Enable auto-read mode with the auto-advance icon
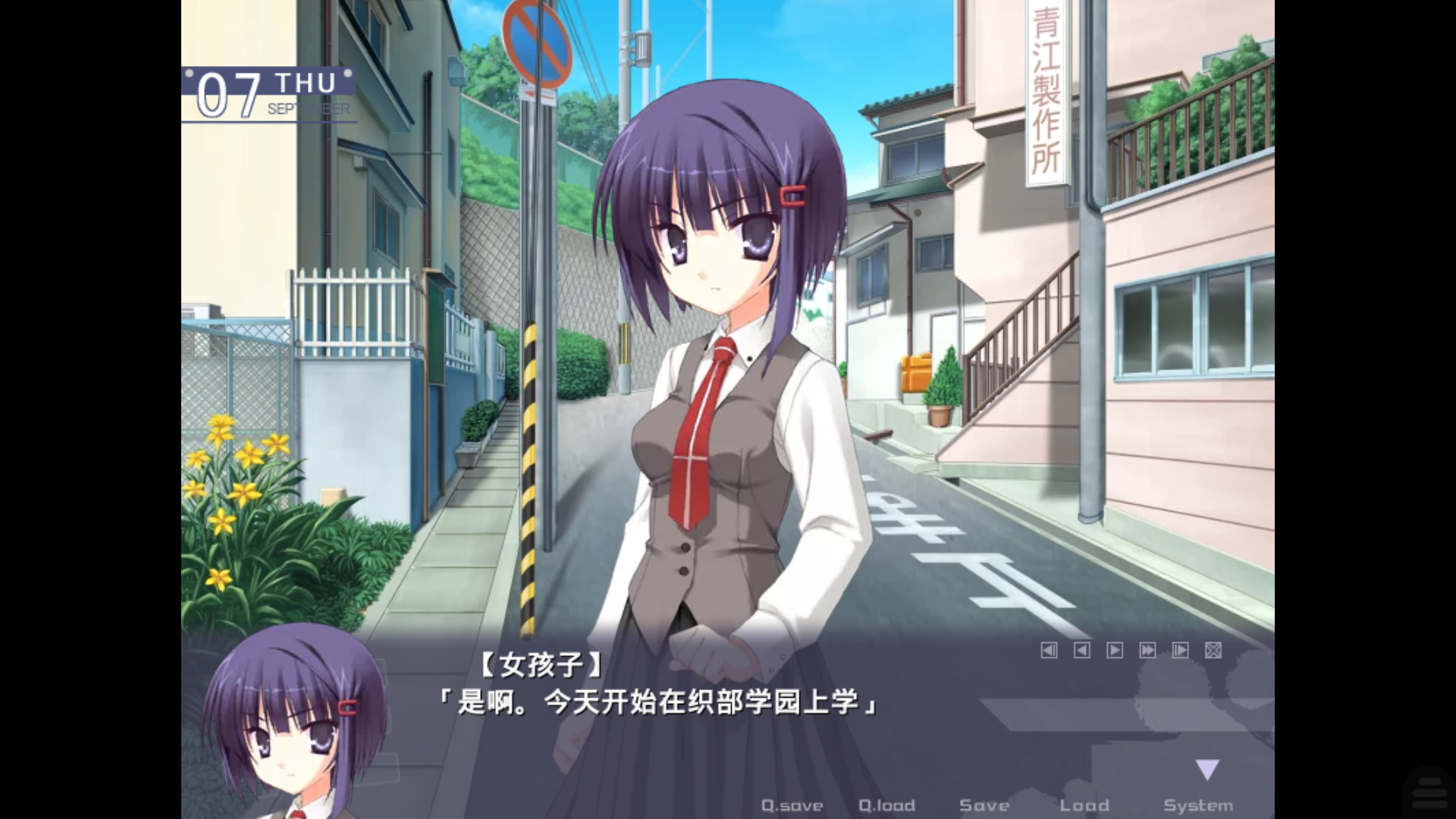 [x=1178, y=651]
